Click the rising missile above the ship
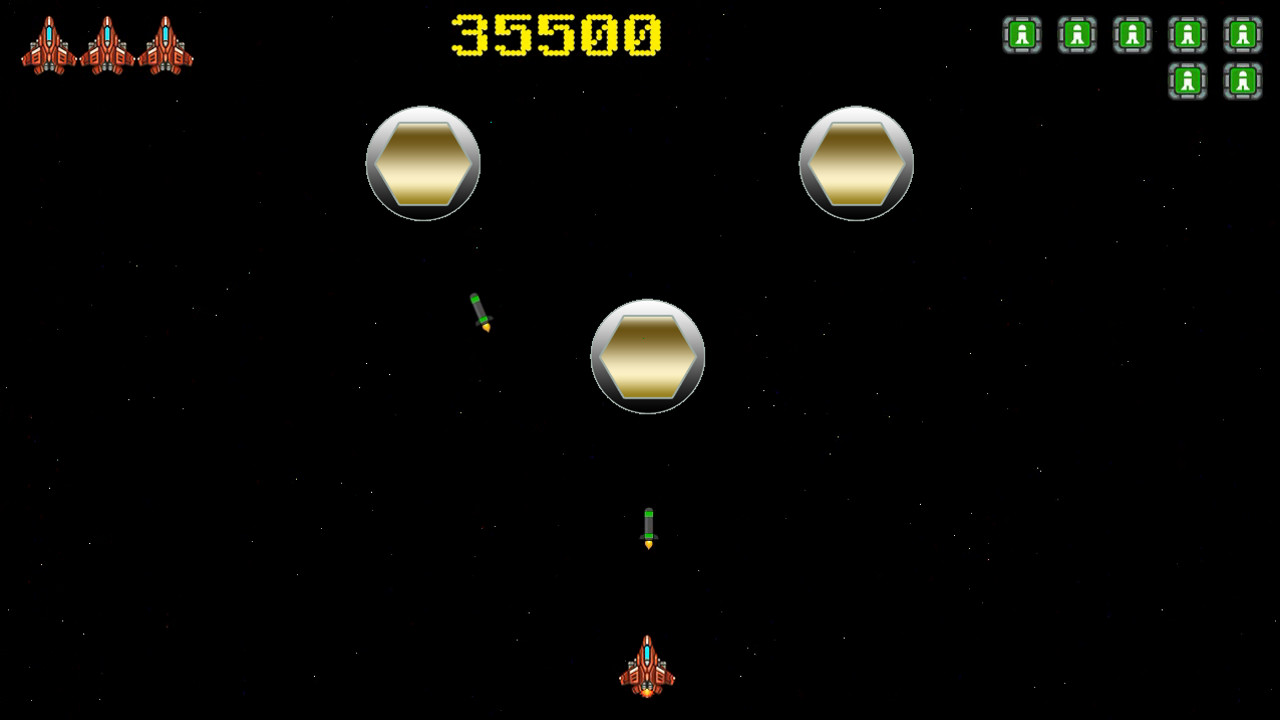 (648, 528)
